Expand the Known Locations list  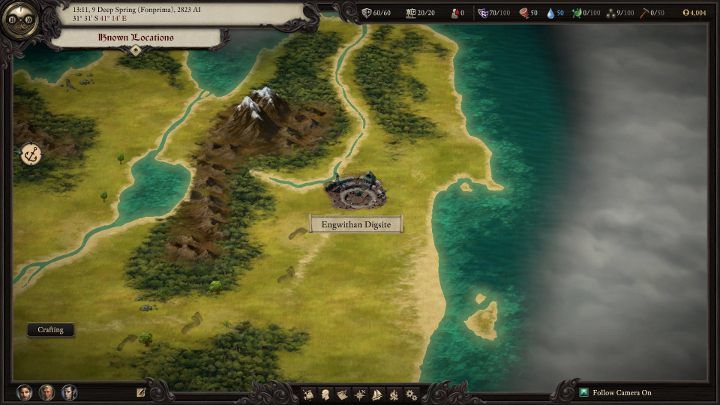coord(136,37)
